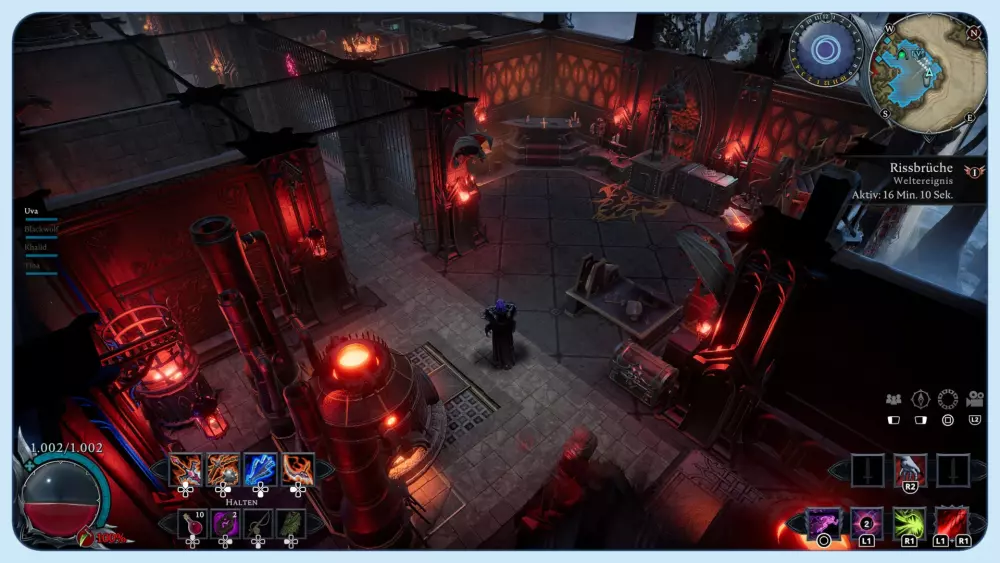Image resolution: width=1000 pixels, height=563 pixels.
Task: Select the crossbow weapon slot
Action: [x=186, y=468]
